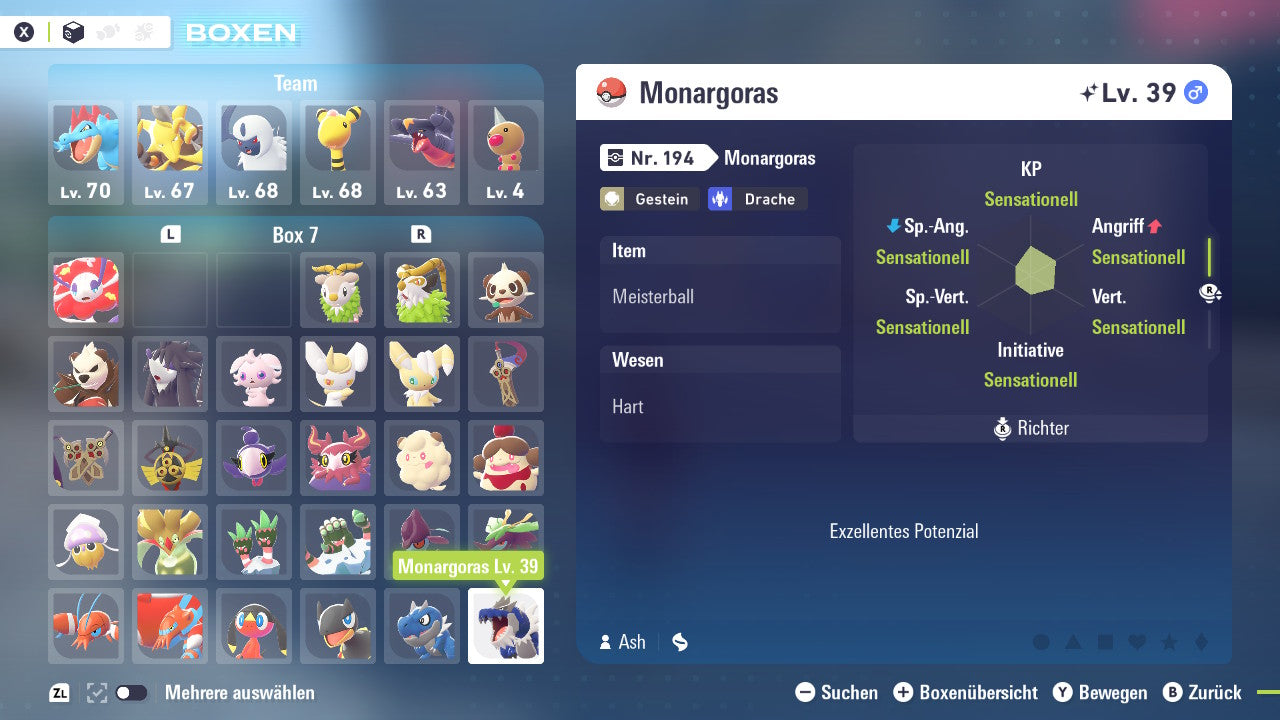Click the shiny symbol next to Ash
This screenshot has height=720, width=1280.
tap(679, 643)
